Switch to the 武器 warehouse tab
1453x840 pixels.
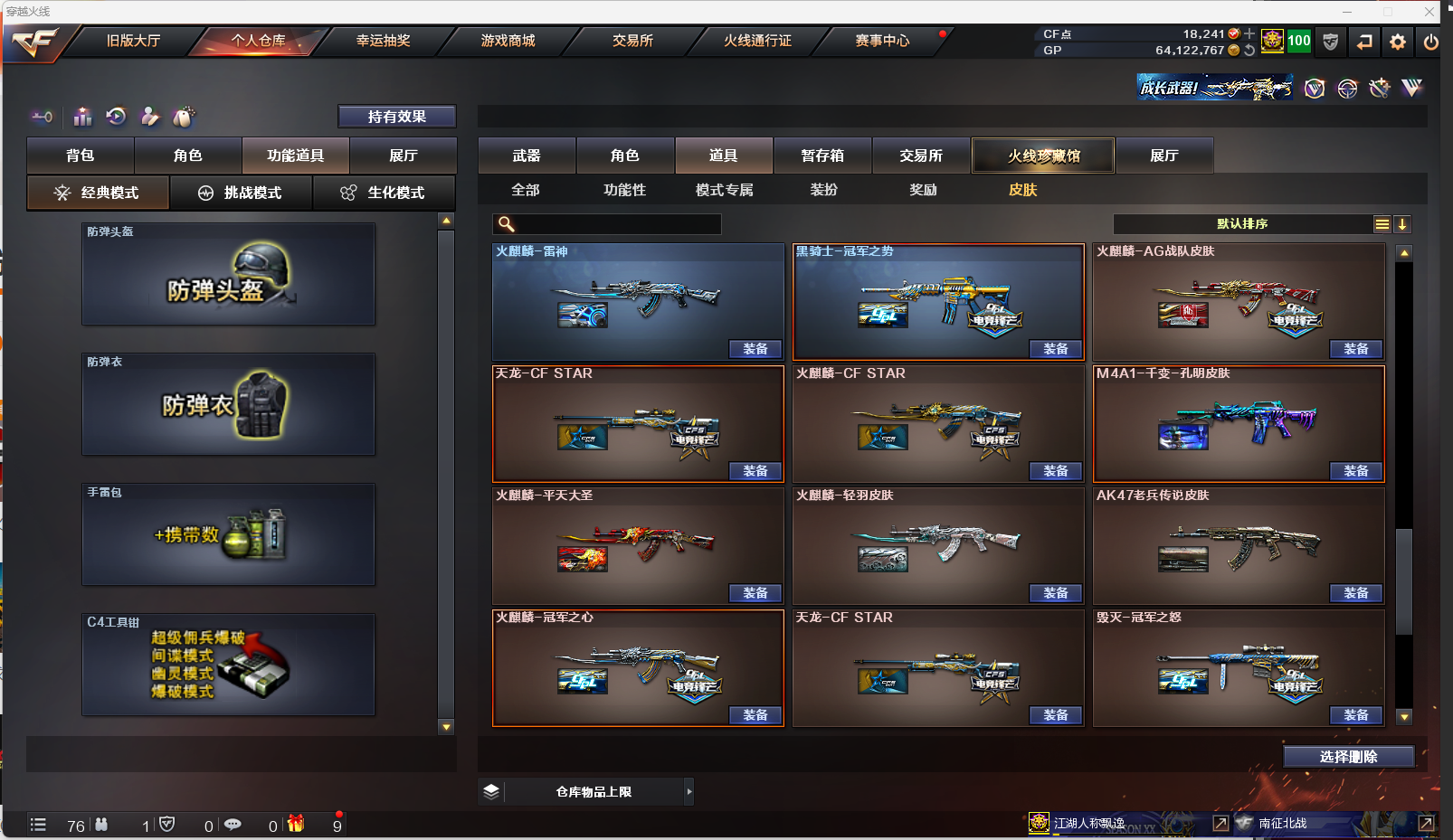tap(527, 156)
